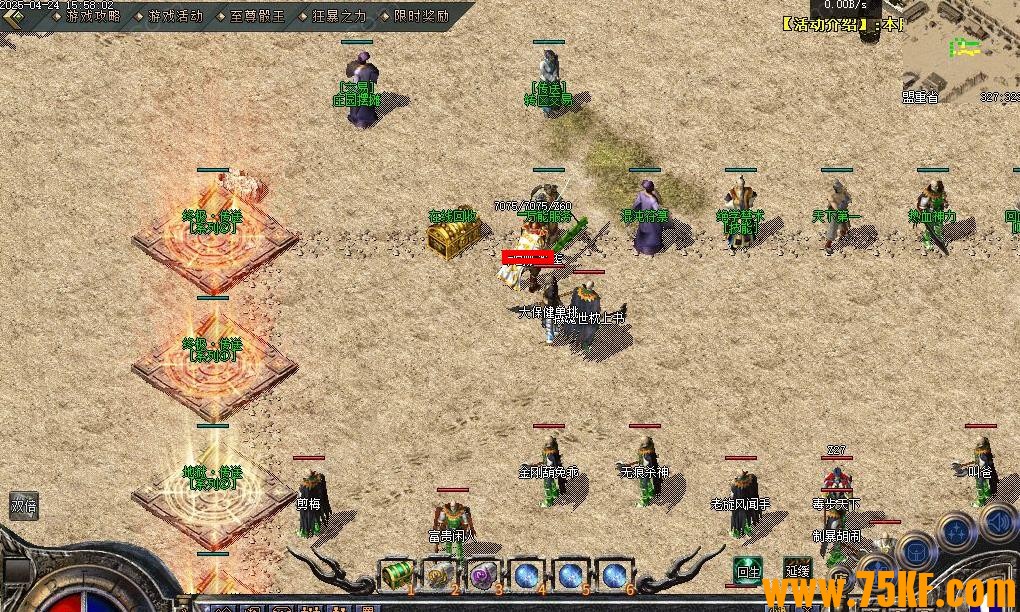This screenshot has height=612, width=1020.
Task: Activate the blue orb in hotbar slot 5
Action: coord(571,575)
